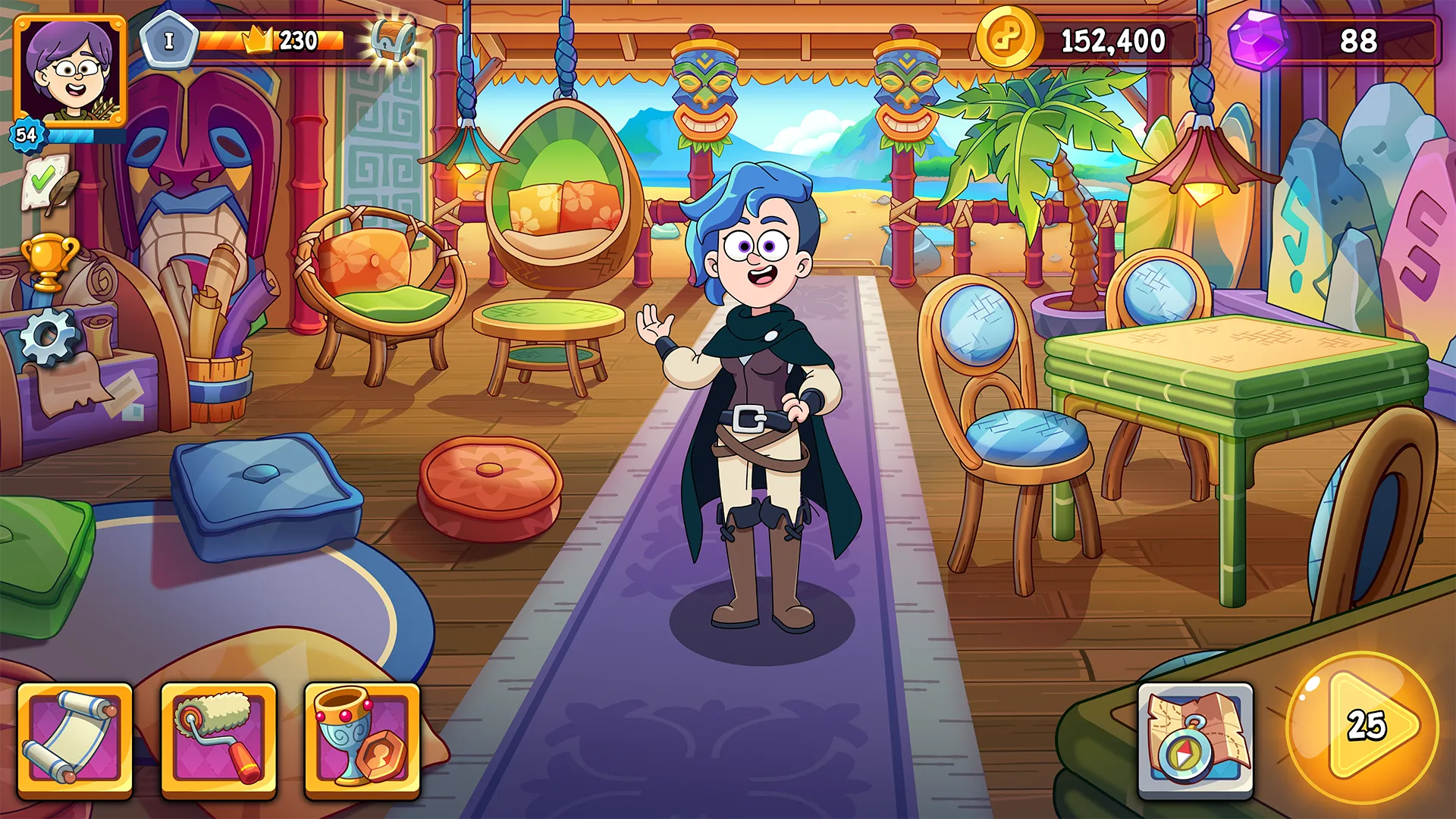The height and width of the screenshot is (819, 1456).
Task: Open the paint roller decoration button
Action: coord(218,741)
